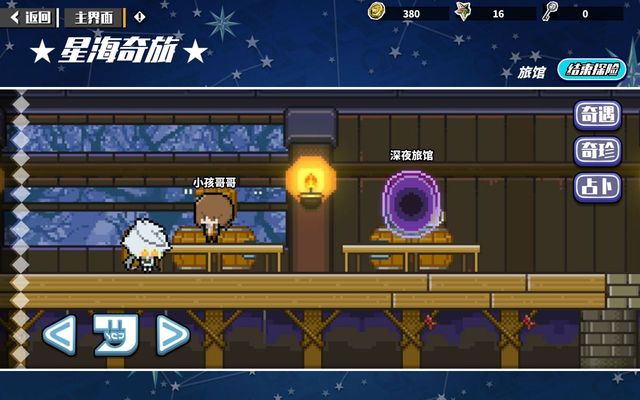Open the 奇遇 encounters panel
The image size is (640, 400).
point(595,115)
